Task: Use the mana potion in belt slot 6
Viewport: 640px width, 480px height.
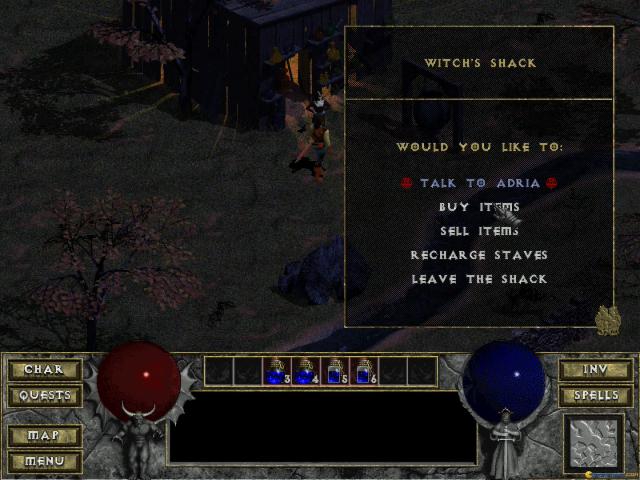Action: point(364,372)
